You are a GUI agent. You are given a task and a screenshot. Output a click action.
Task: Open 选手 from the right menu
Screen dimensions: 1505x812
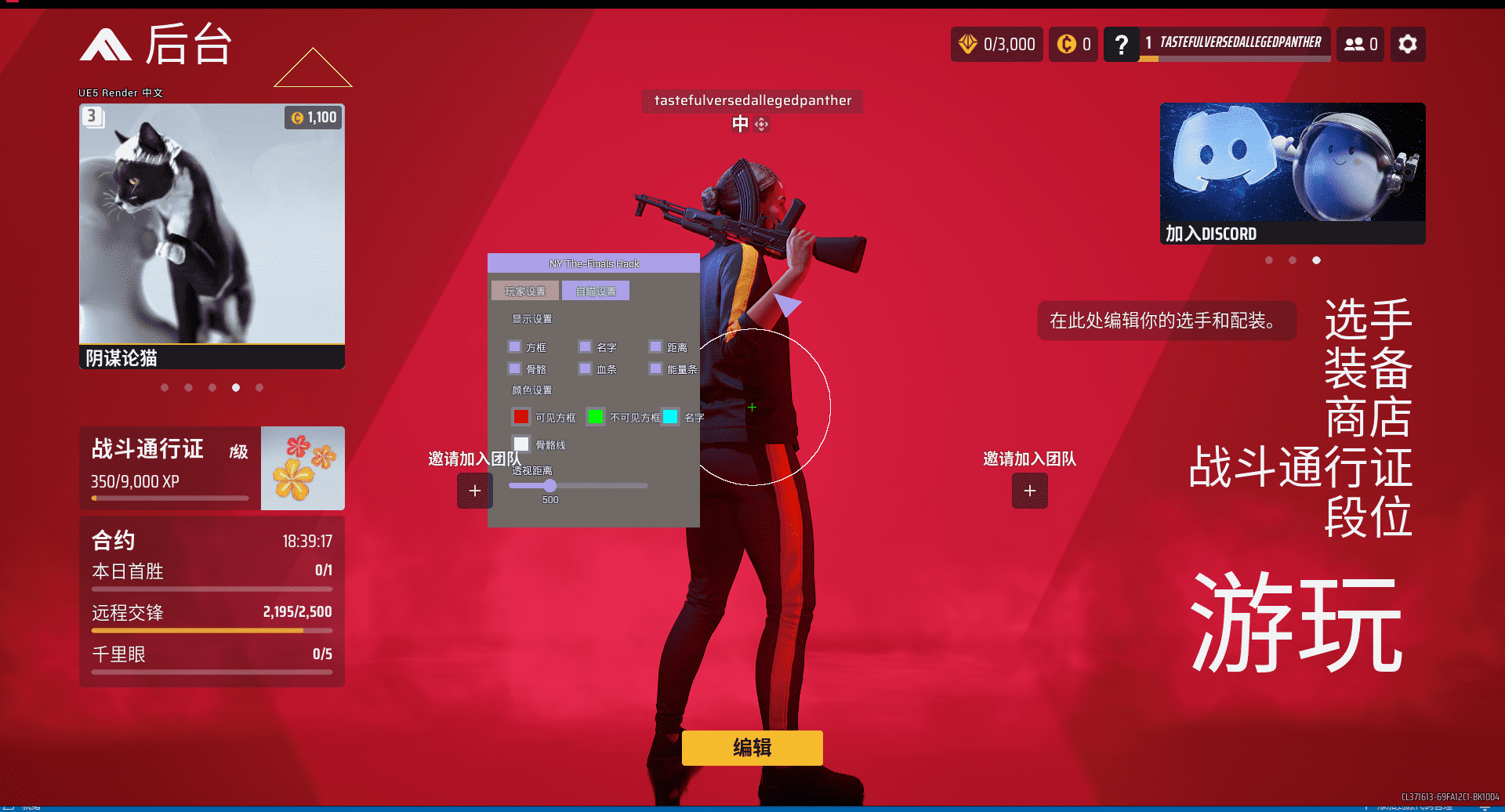point(1368,317)
